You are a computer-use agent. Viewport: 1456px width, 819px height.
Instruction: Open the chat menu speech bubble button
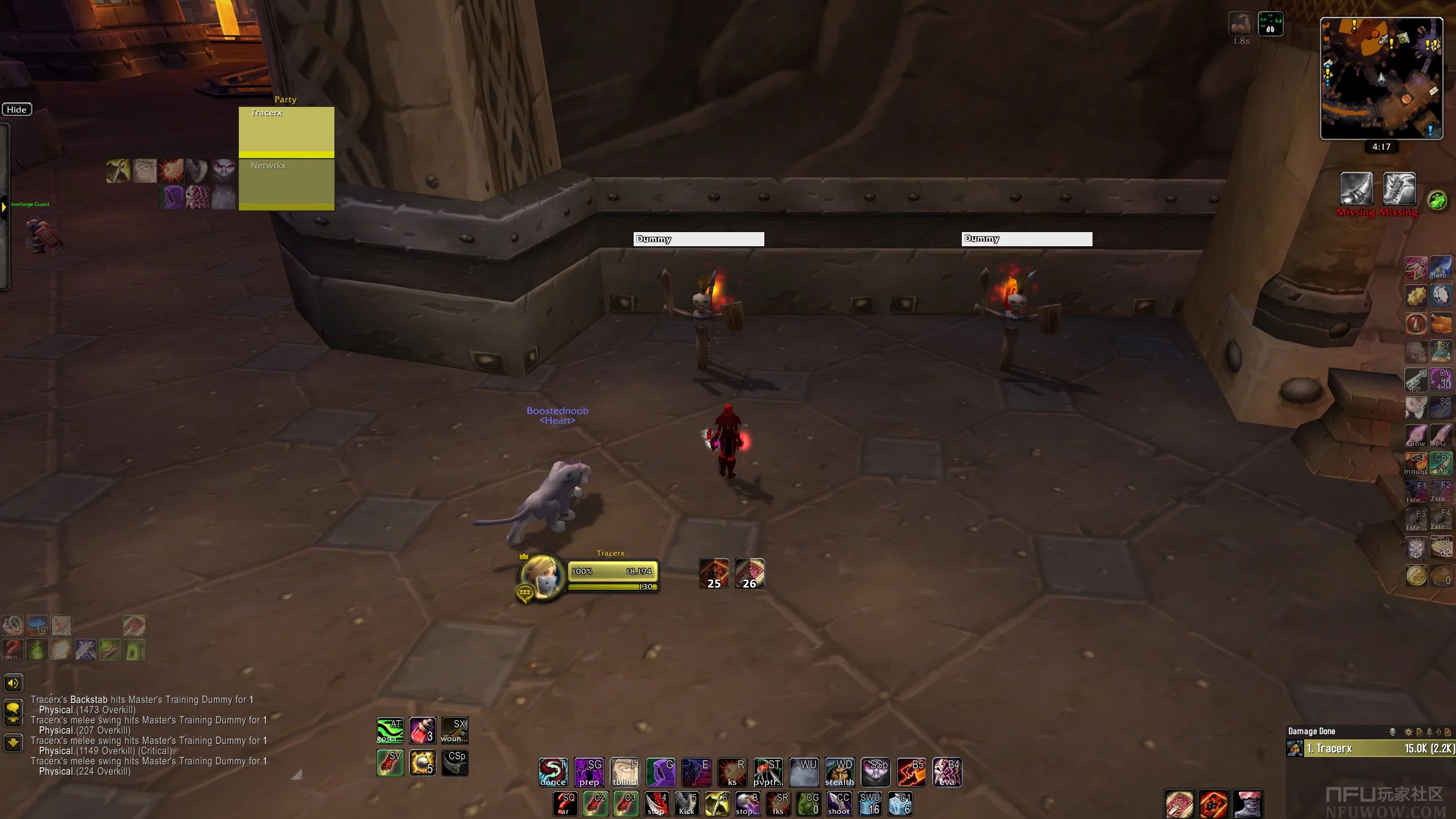pyautogui.click(x=13, y=709)
